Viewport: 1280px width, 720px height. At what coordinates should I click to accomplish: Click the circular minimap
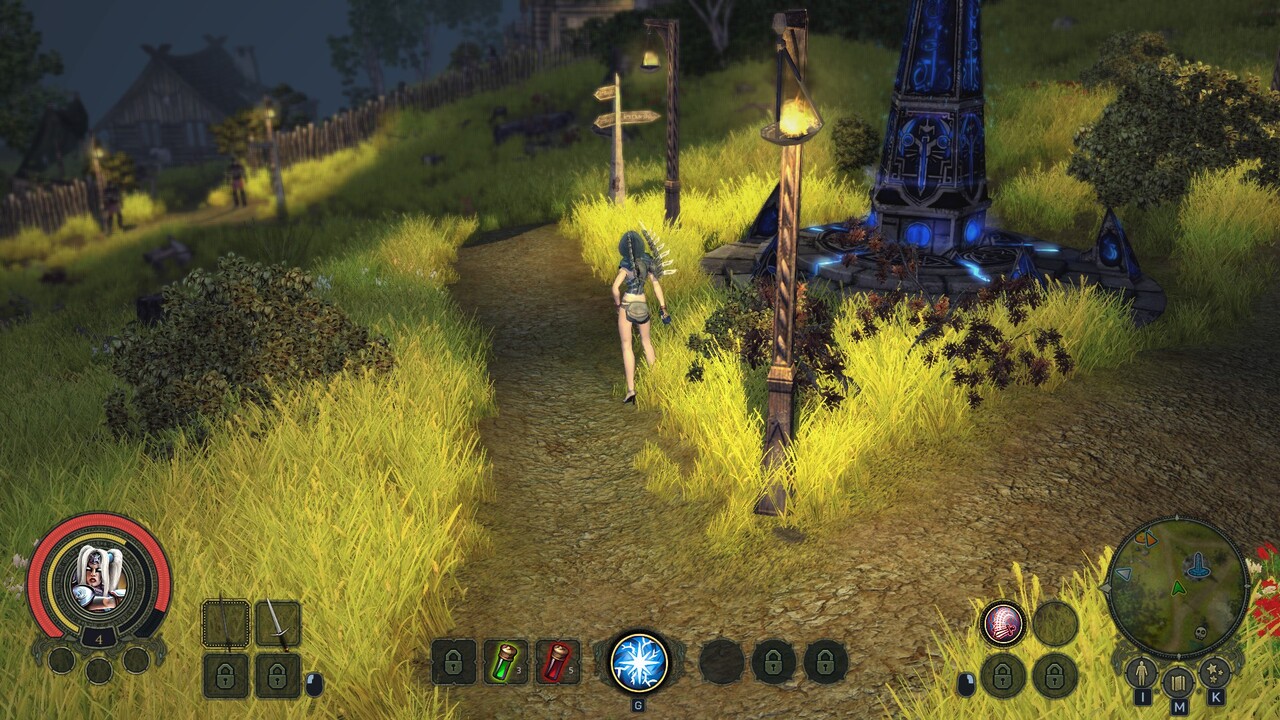coord(1178,586)
